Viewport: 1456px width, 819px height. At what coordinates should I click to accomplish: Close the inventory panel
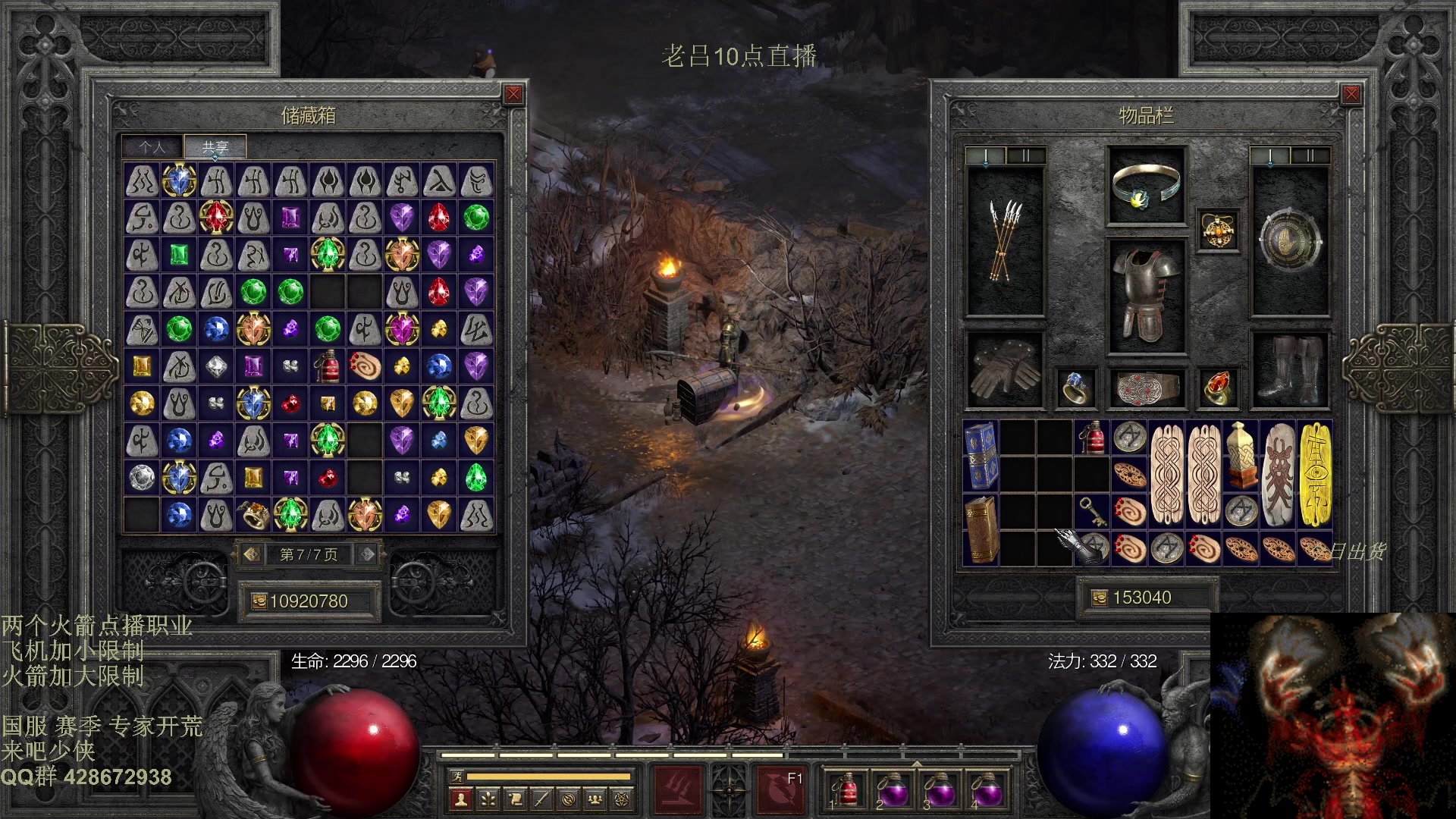1351,94
